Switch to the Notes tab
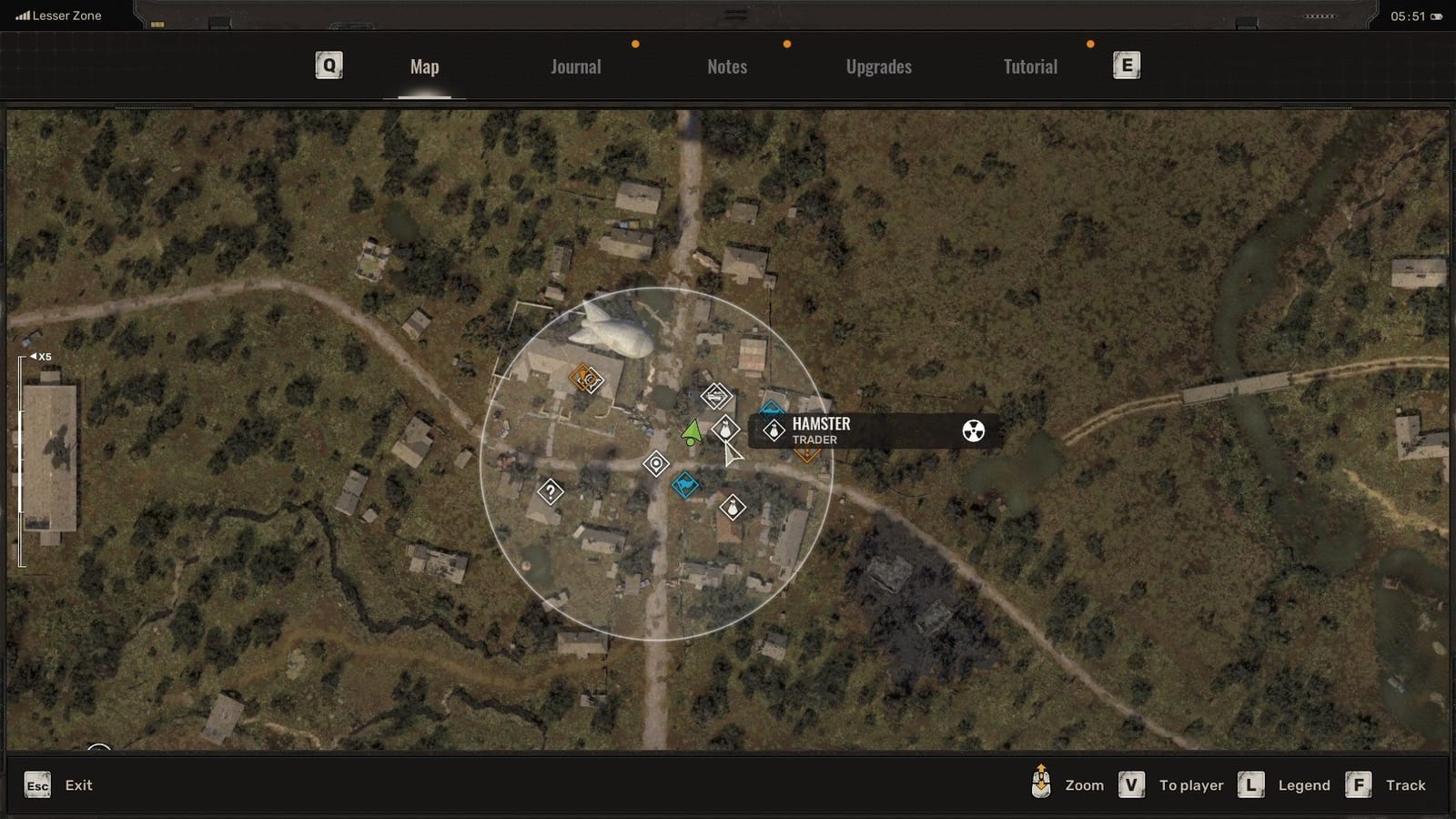This screenshot has height=819, width=1456. point(726,66)
